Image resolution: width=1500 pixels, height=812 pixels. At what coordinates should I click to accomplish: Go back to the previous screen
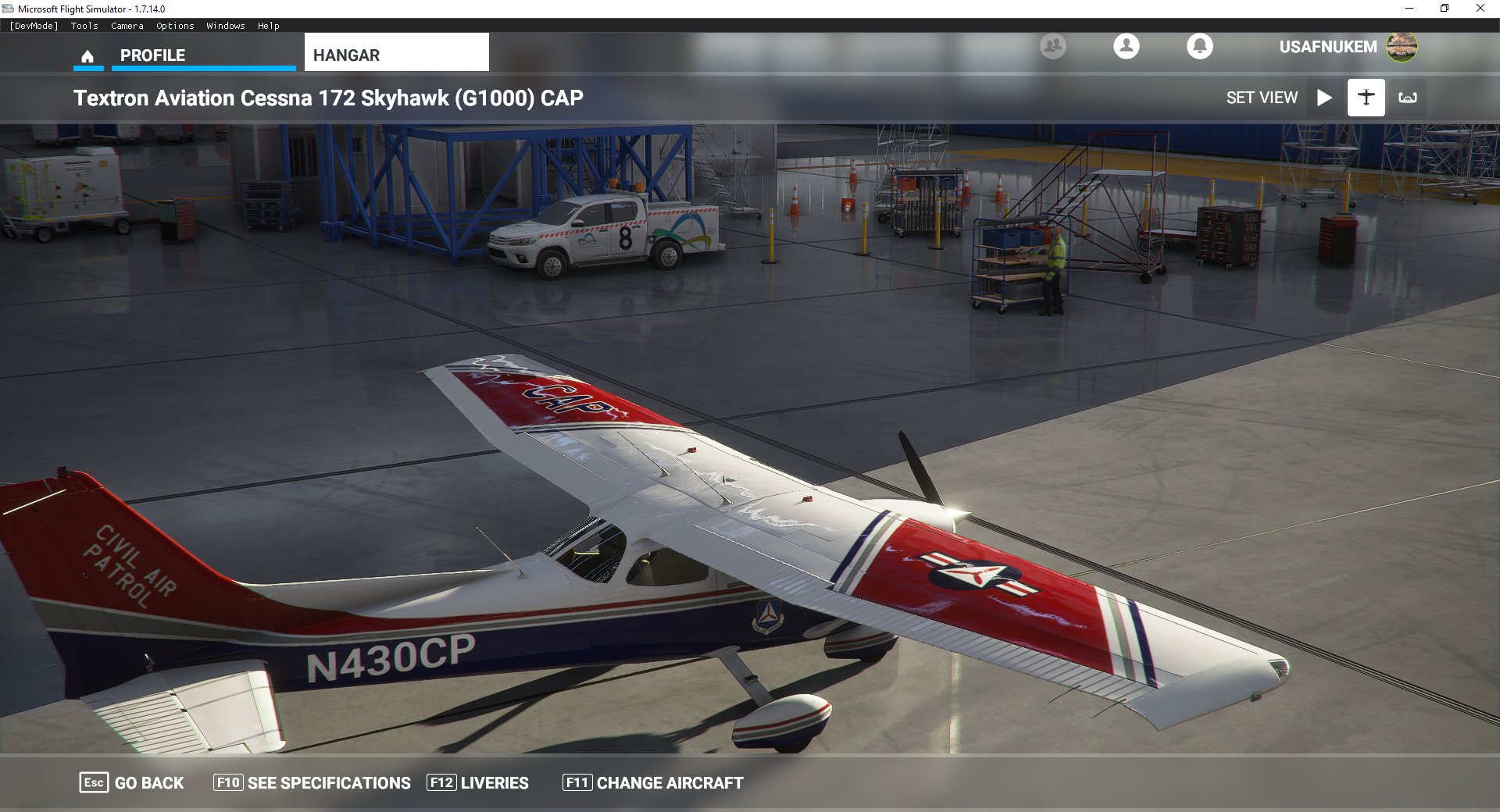pos(132,782)
